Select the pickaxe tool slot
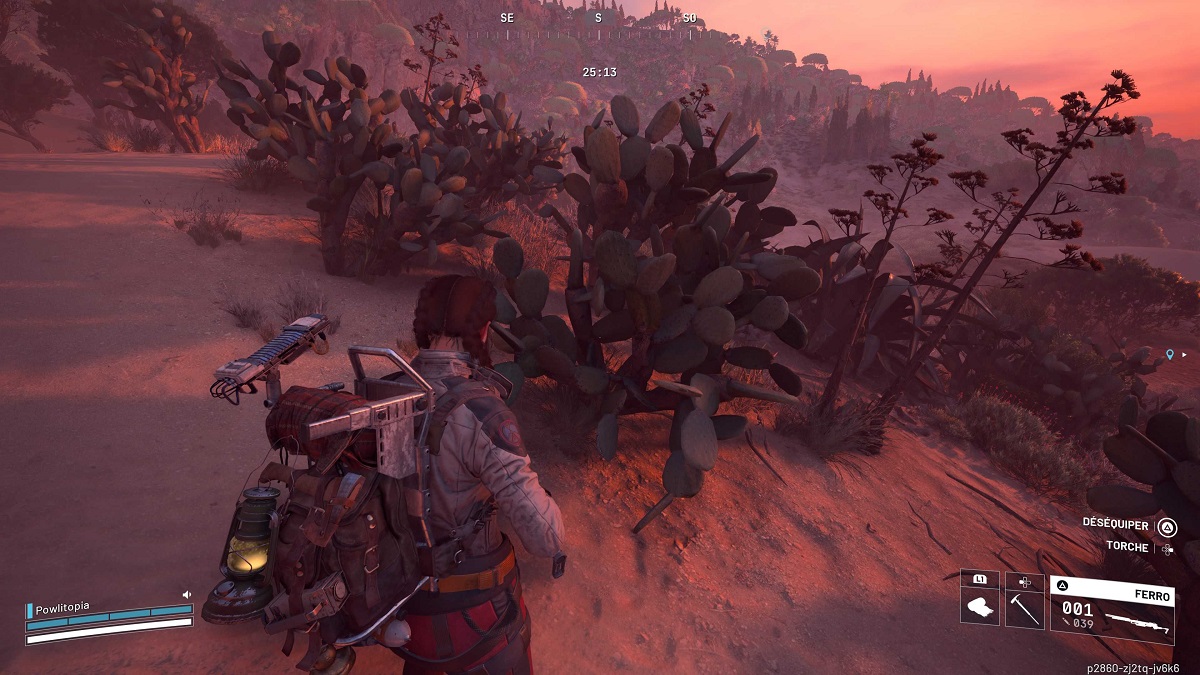1200x675 pixels. point(1024,606)
